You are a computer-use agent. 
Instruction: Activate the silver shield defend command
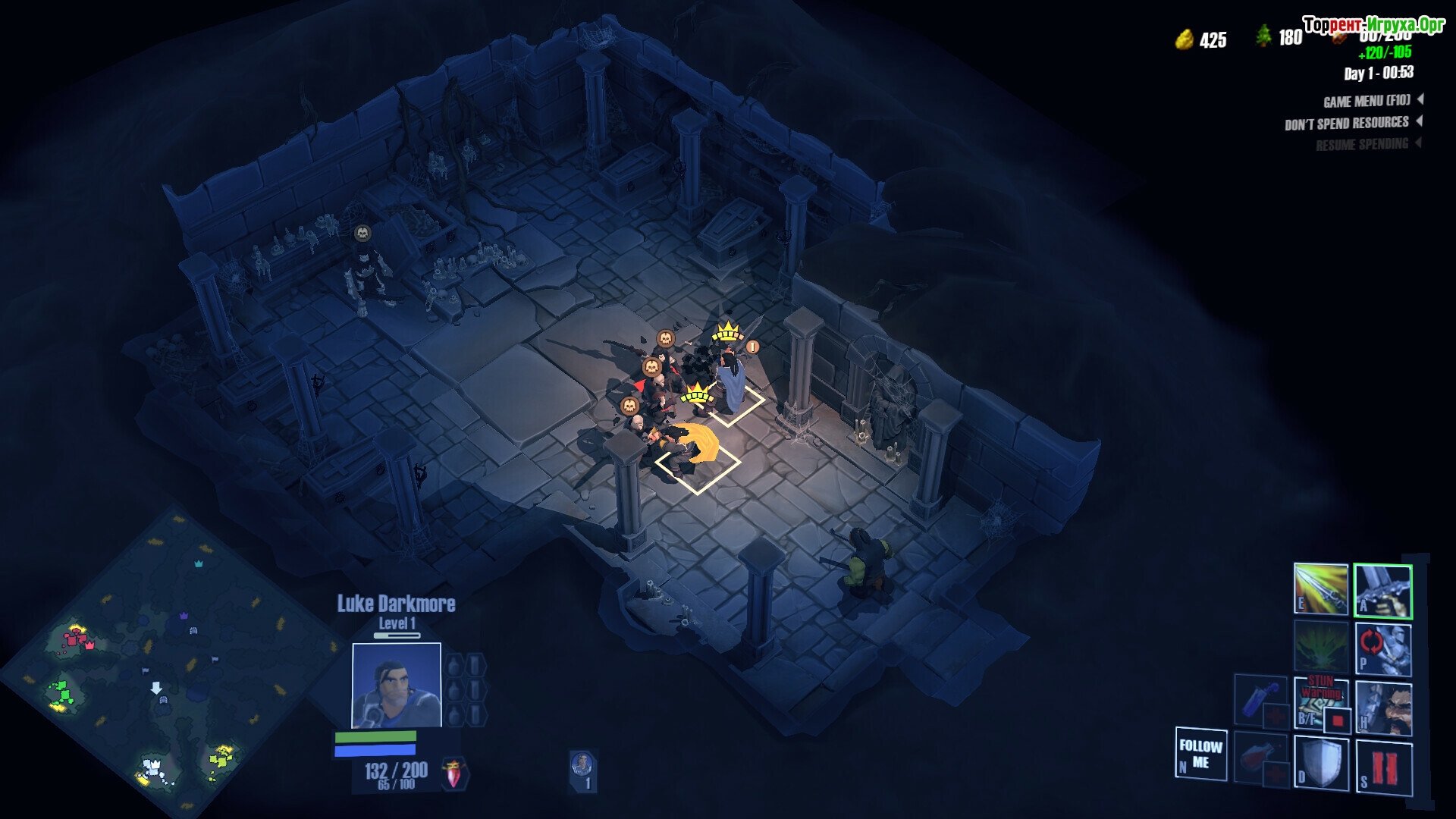pyautogui.click(x=1320, y=764)
